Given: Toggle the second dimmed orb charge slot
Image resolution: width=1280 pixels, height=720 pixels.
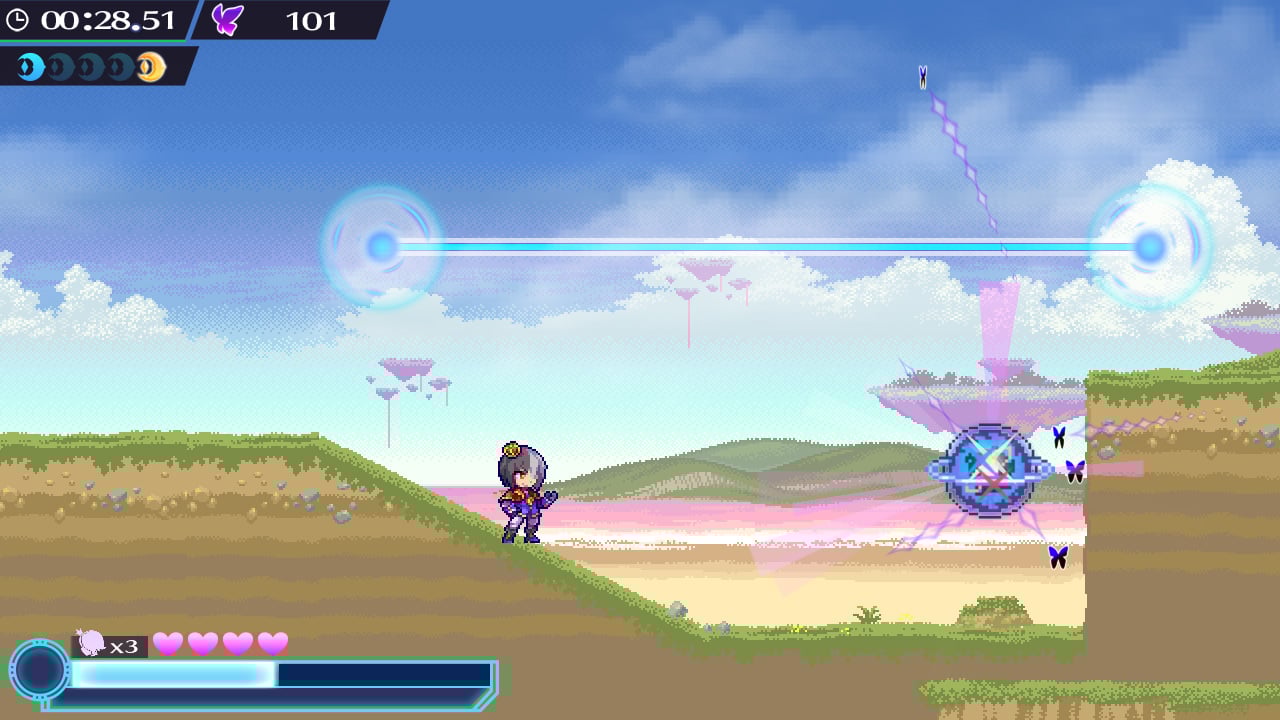Looking at the screenshot, I should (61, 66).
